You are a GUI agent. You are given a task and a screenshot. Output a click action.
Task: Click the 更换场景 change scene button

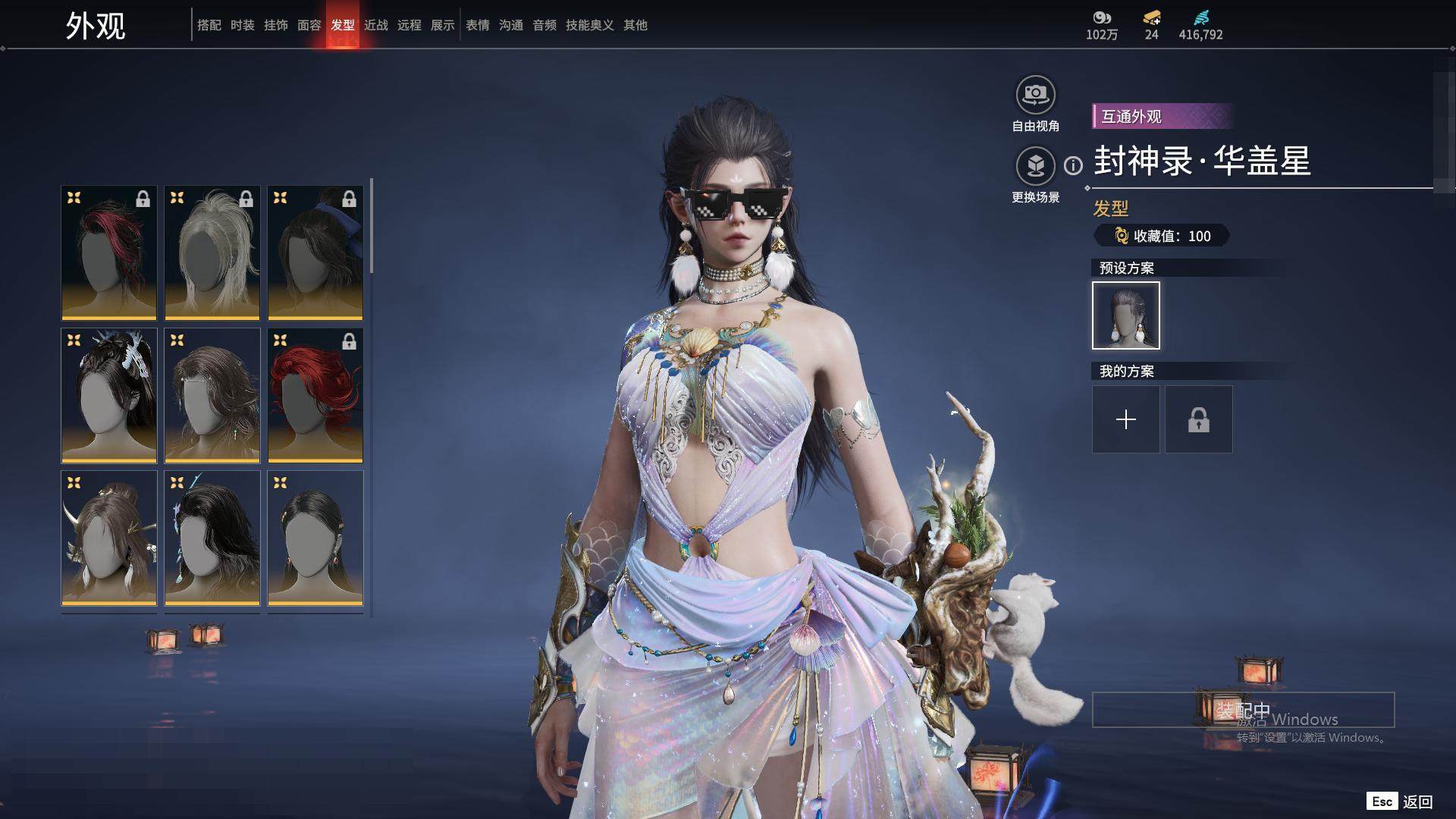point(1035,166)
